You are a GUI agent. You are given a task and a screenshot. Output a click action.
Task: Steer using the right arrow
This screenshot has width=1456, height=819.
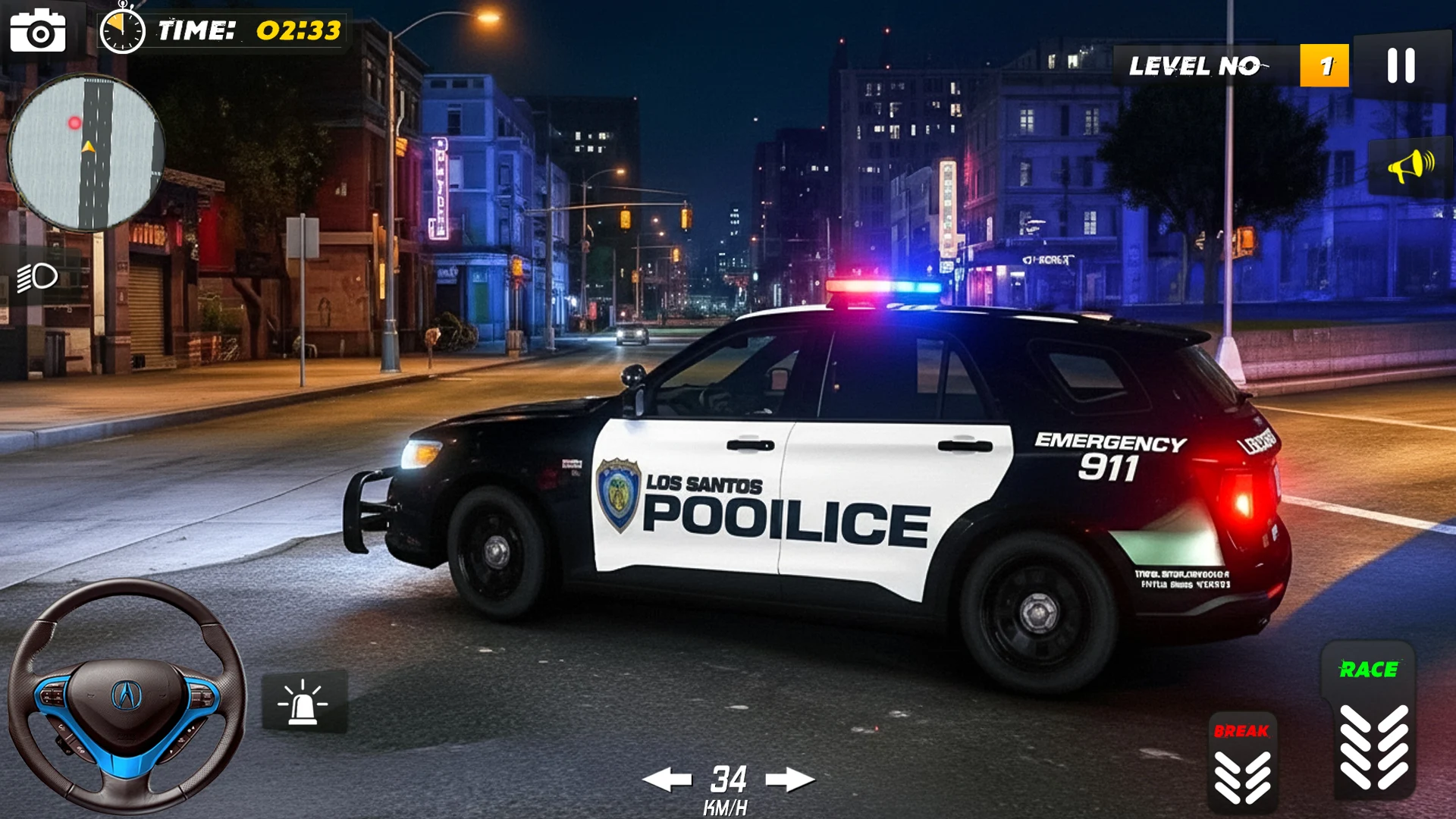click(x=789, y=780)
